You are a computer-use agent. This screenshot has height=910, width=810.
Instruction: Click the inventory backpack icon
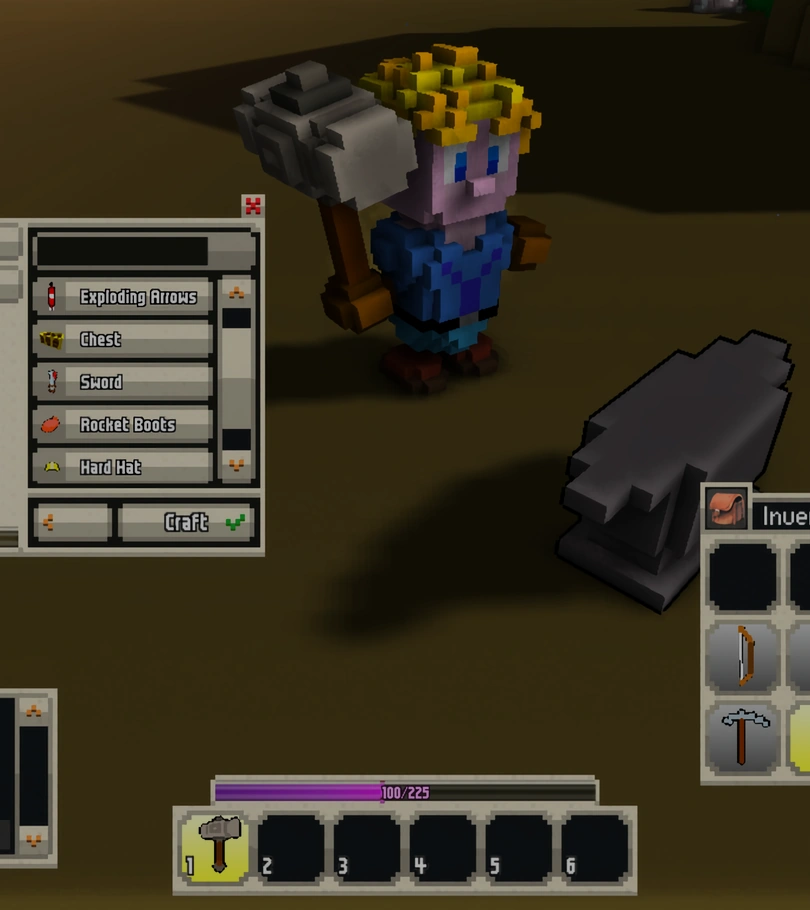(x=727, y=511)
